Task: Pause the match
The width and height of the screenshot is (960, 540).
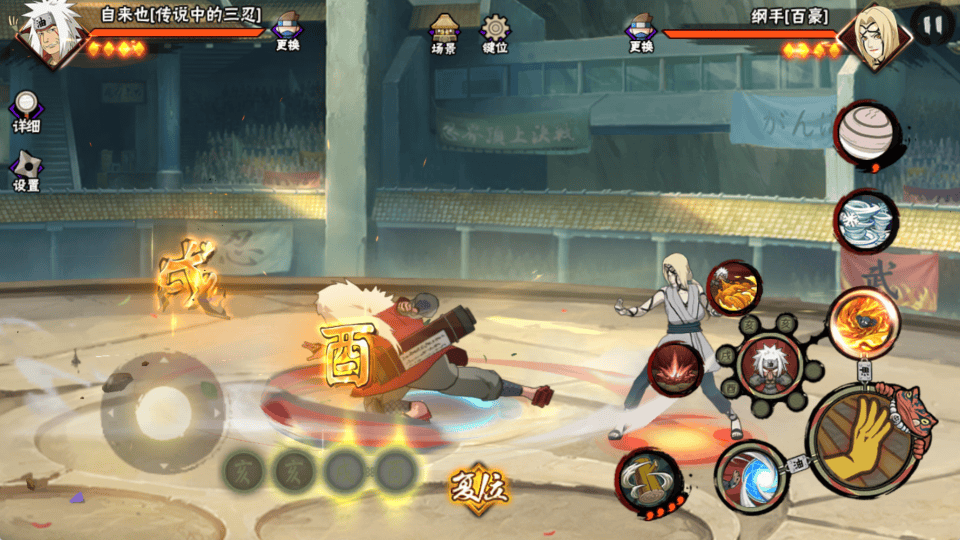Action: click(932, 25)
